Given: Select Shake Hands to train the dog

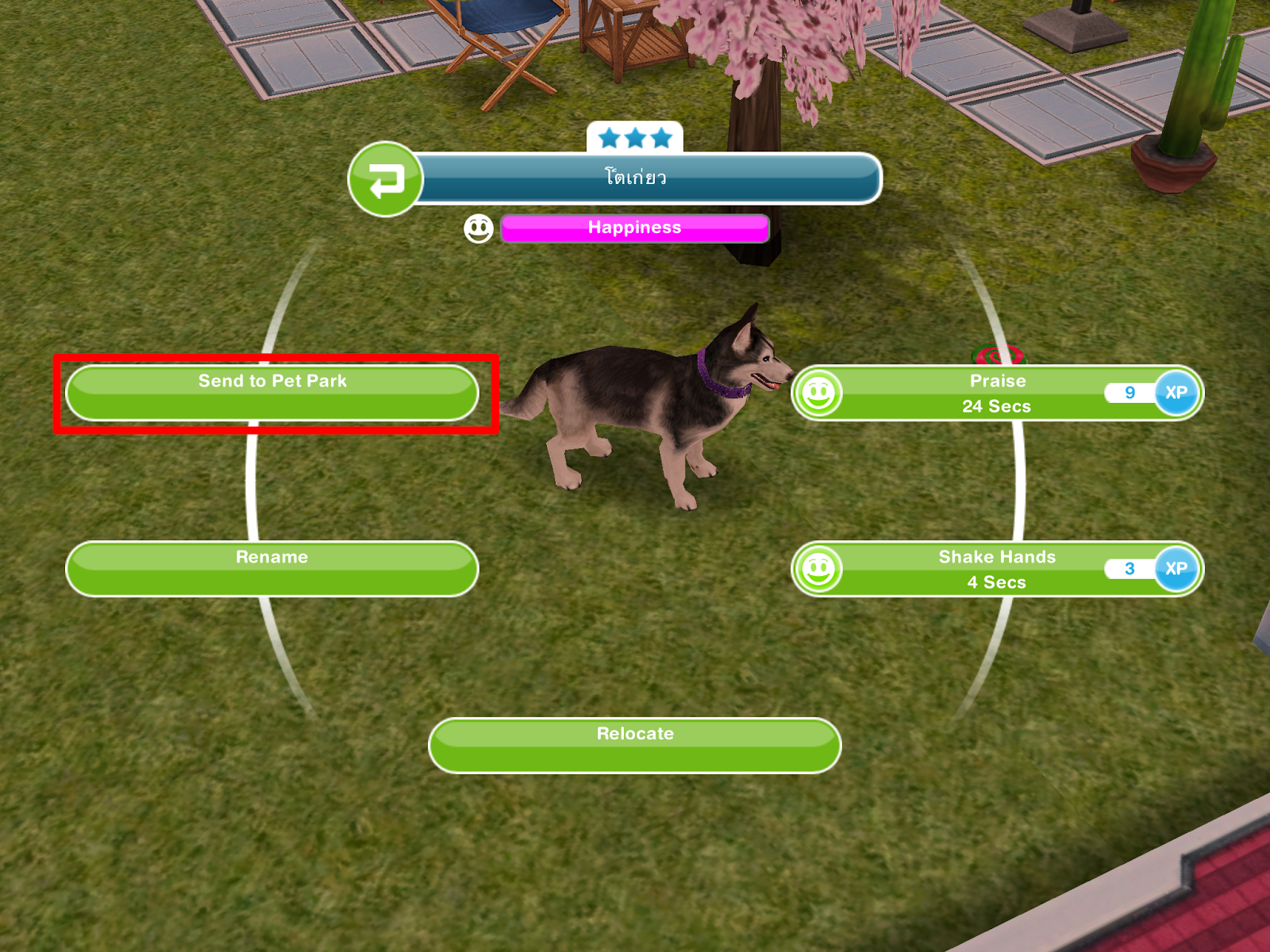Looking at the screenshot, I should pos(996,557).
